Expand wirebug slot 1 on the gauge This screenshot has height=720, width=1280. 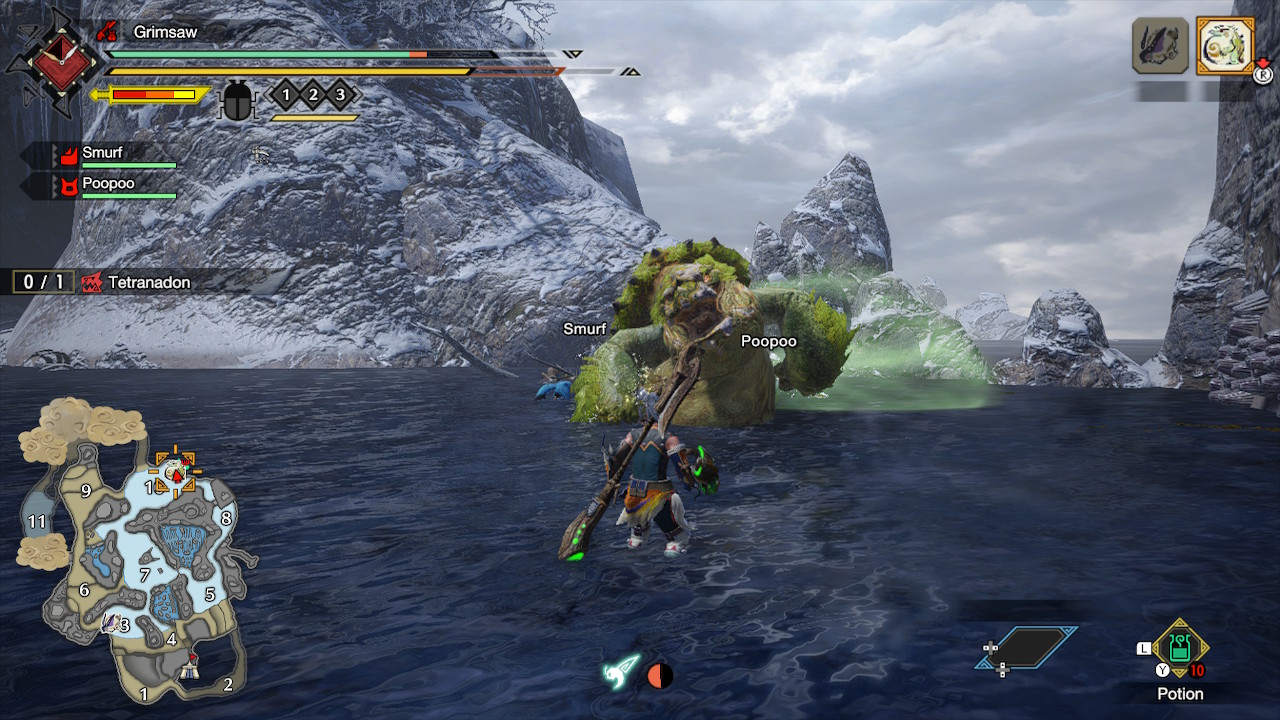point(286,94)
